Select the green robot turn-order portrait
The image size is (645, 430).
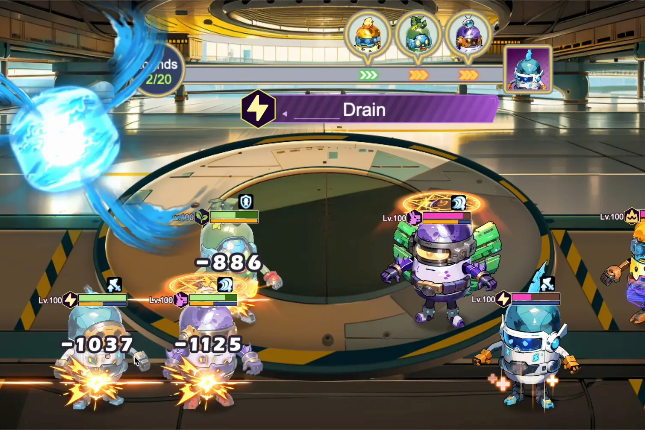click(x=418, y=34)
